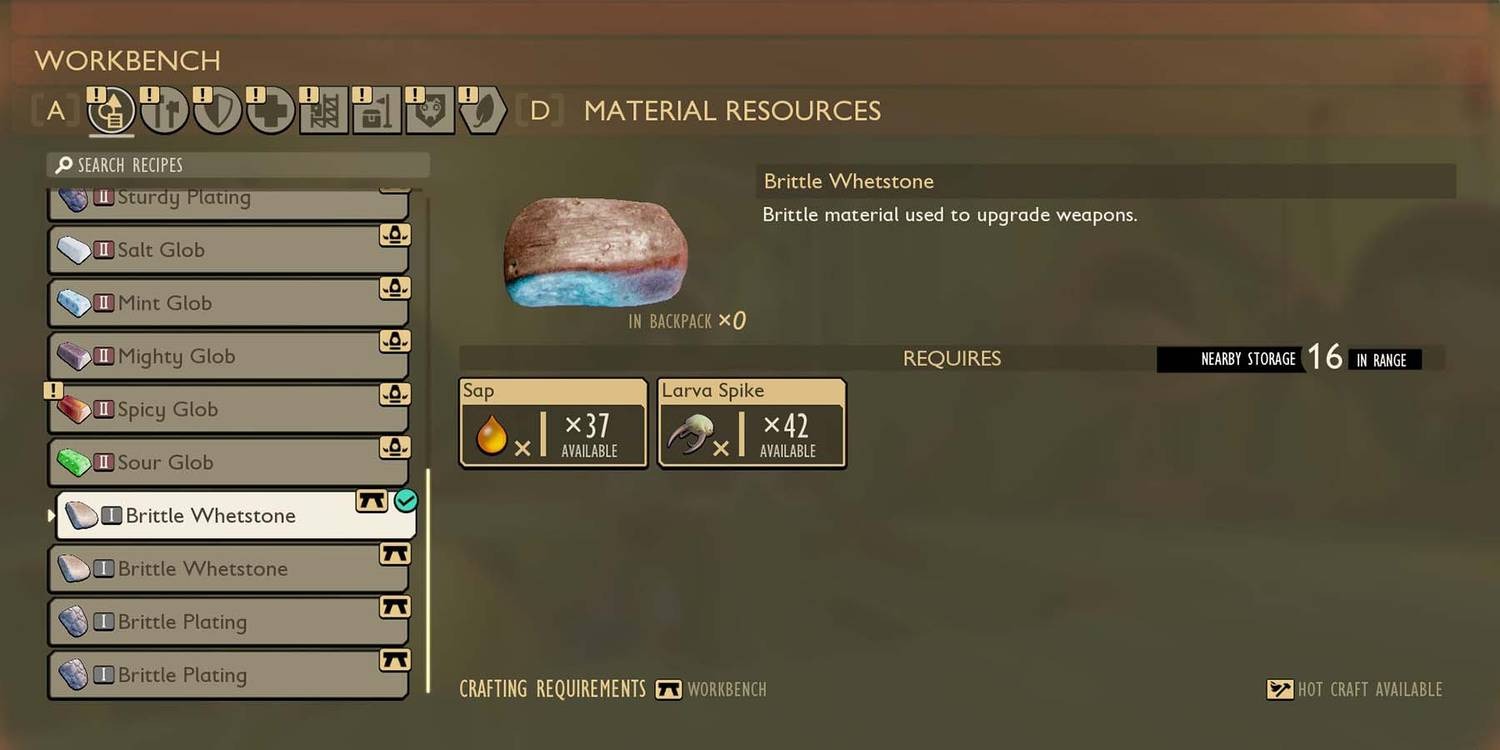Click the highlighted Brittle Whetstone recipe row
This screenshot has width=1500, height=750.
tap(235, 516)
